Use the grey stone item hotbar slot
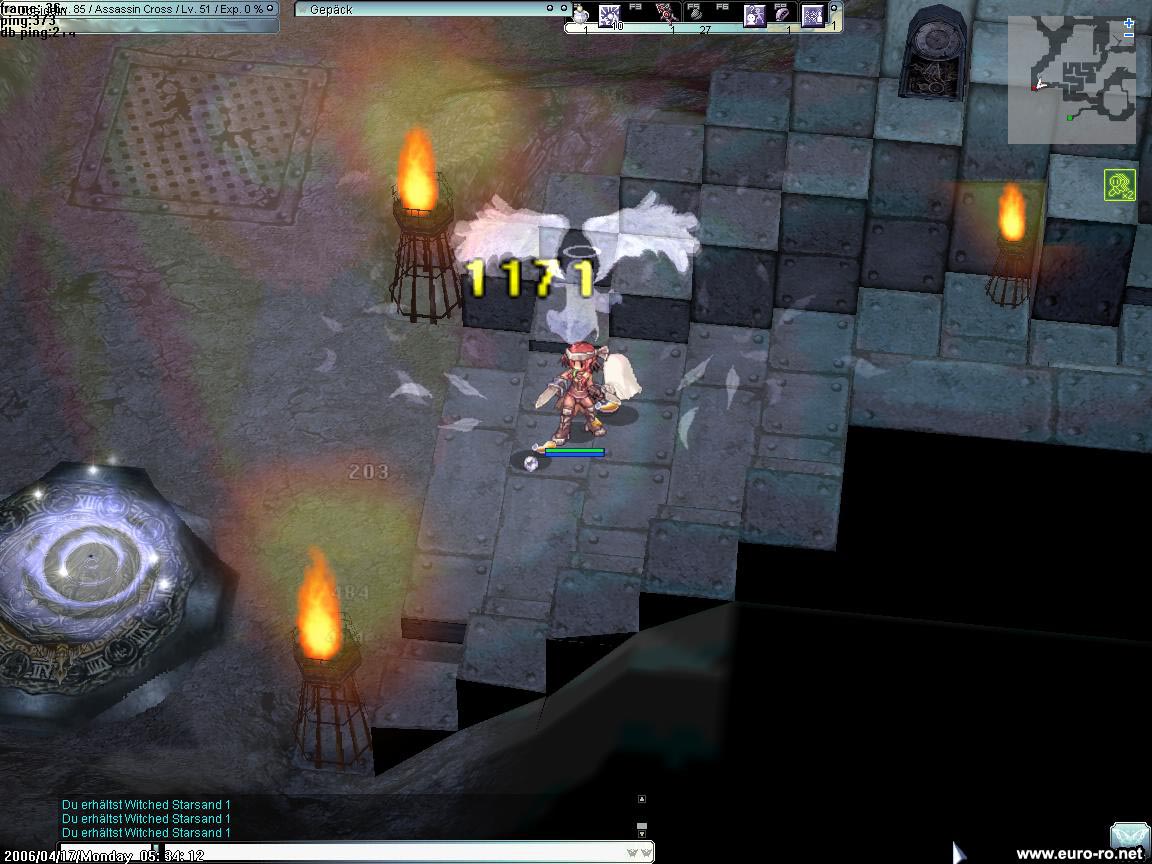Screen dimensions: 1152x864 [x=698, y=14]
